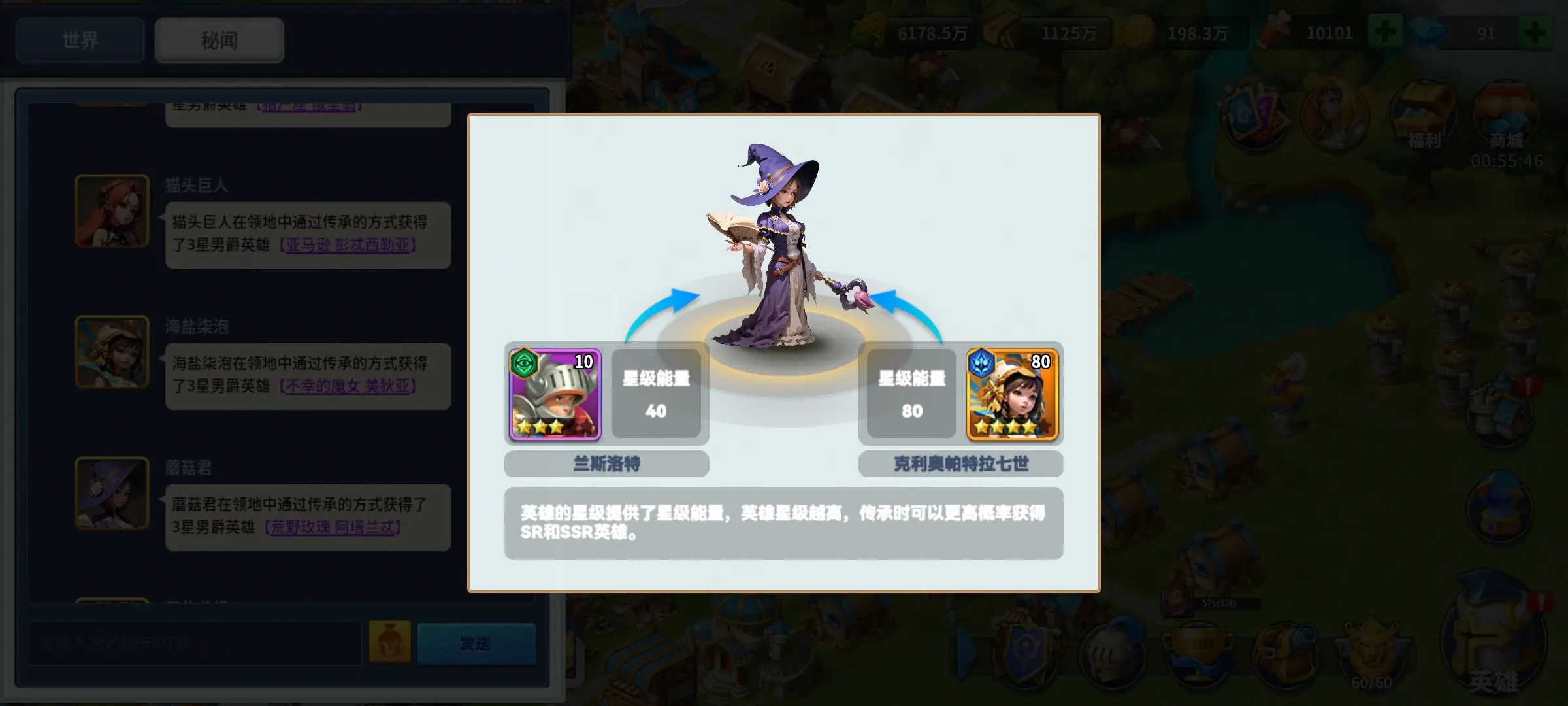Select the knight portrait on the 兰斯洛特 card
The height and width of the screenshot is (706, 1568).
coord(556,394)
